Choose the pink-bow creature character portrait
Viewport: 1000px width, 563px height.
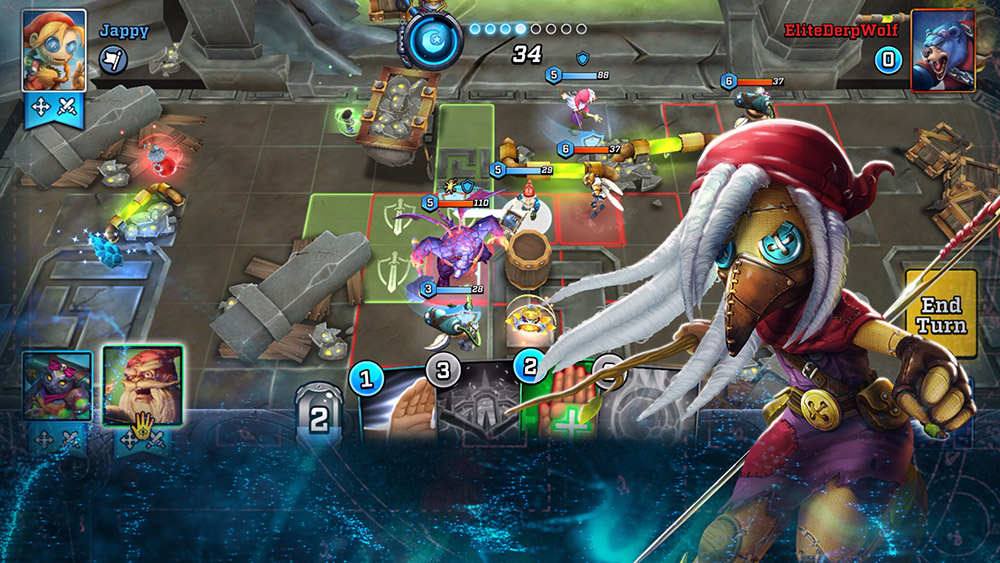(x=57, y=386)
